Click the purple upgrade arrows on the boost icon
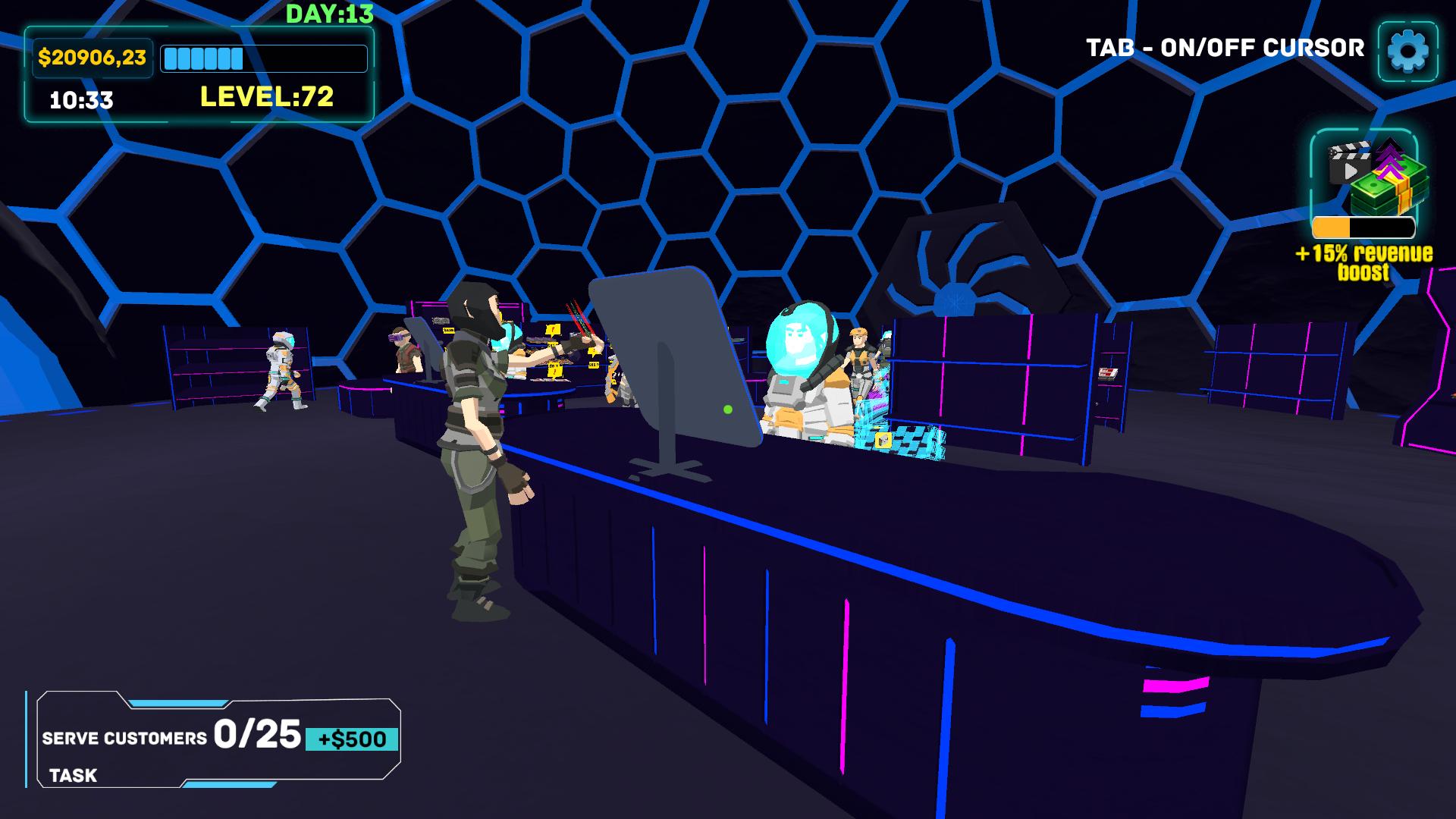The height and width of the screenshot is (819, 1456). pos(1390,161)
